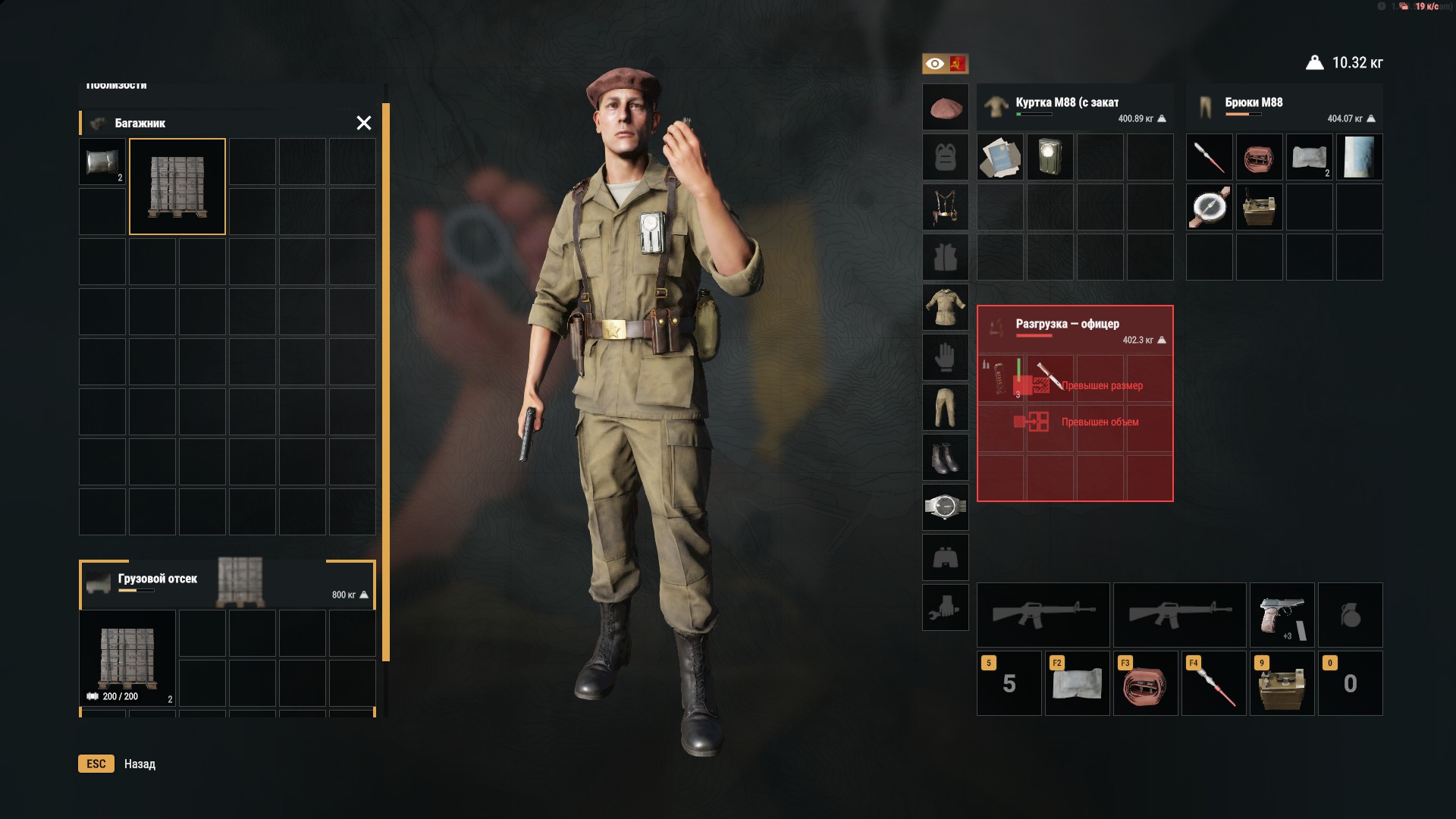Select the first primary rifle slot

(1043, 615)
